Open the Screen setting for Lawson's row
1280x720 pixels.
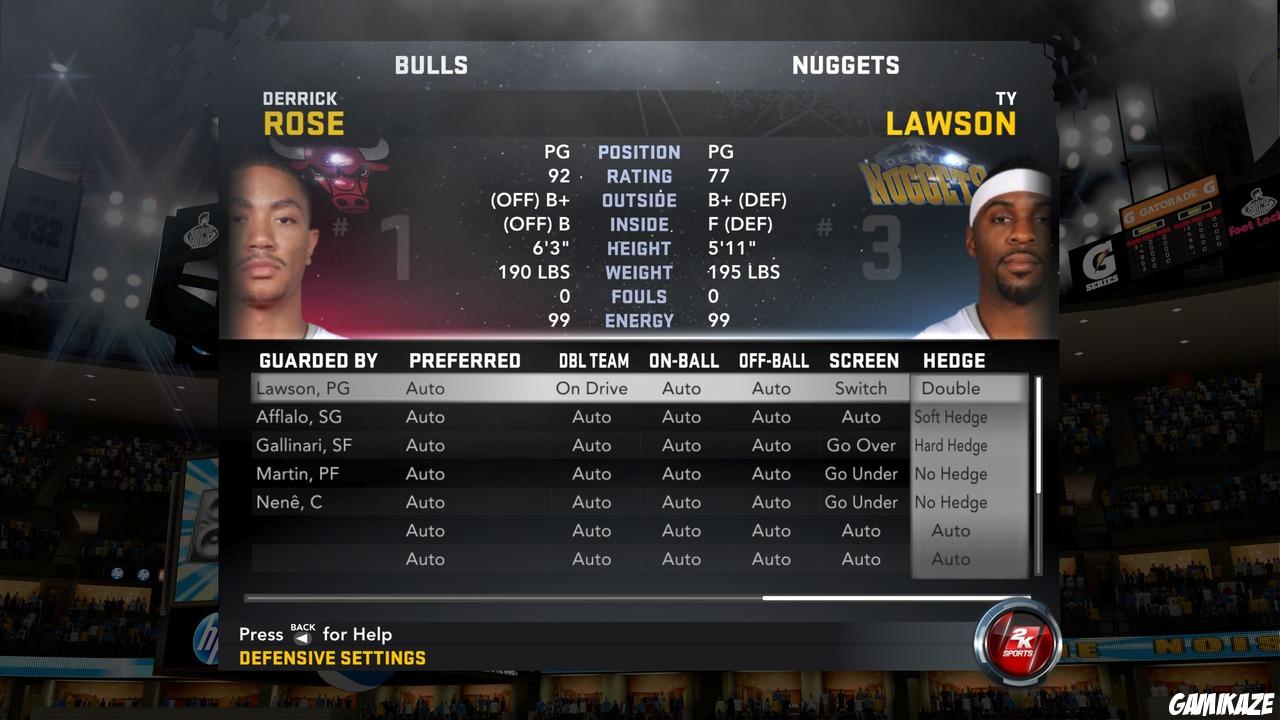[x=861, y=388]
